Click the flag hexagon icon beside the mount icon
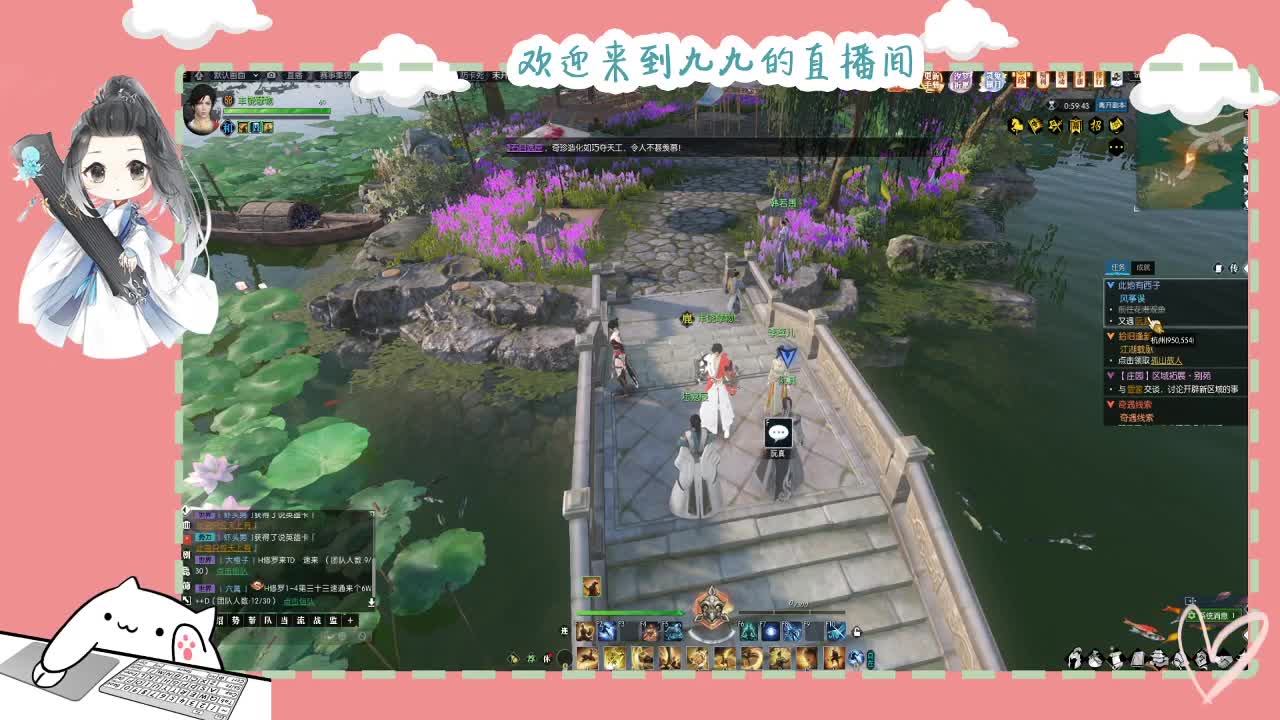Image resolution: width=1280 pixels, height=720 pixels. click(1036, 126)
